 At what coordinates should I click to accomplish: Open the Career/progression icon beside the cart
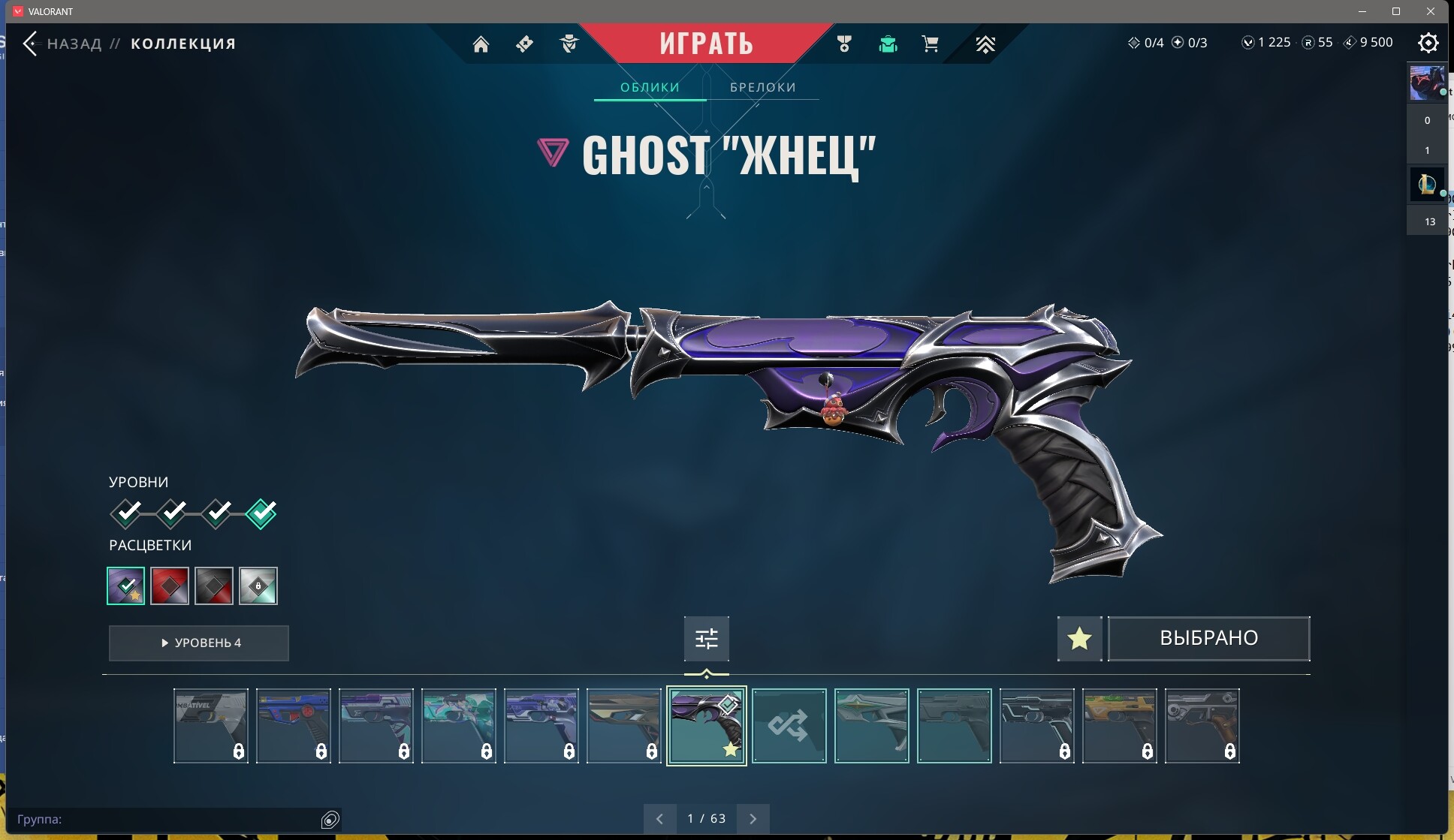(986, 44)
